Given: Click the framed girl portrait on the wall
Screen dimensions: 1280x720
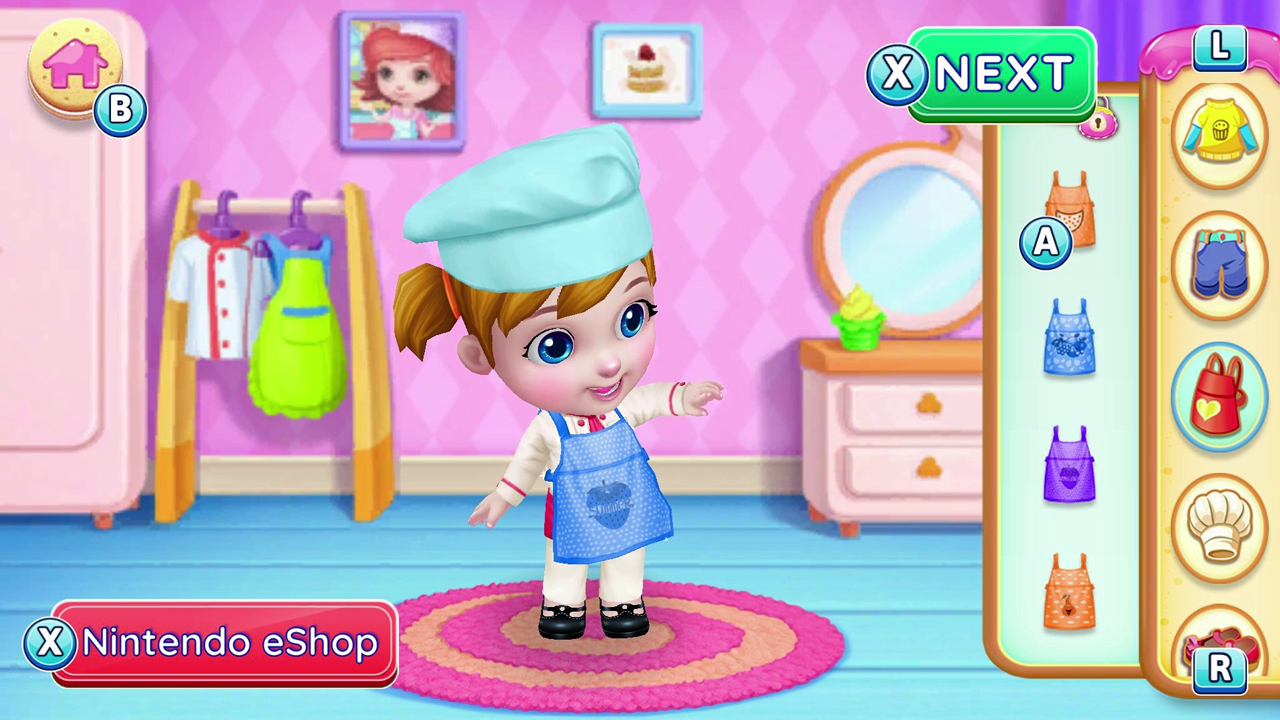Looking at the screenshot, I should [400, 80].
